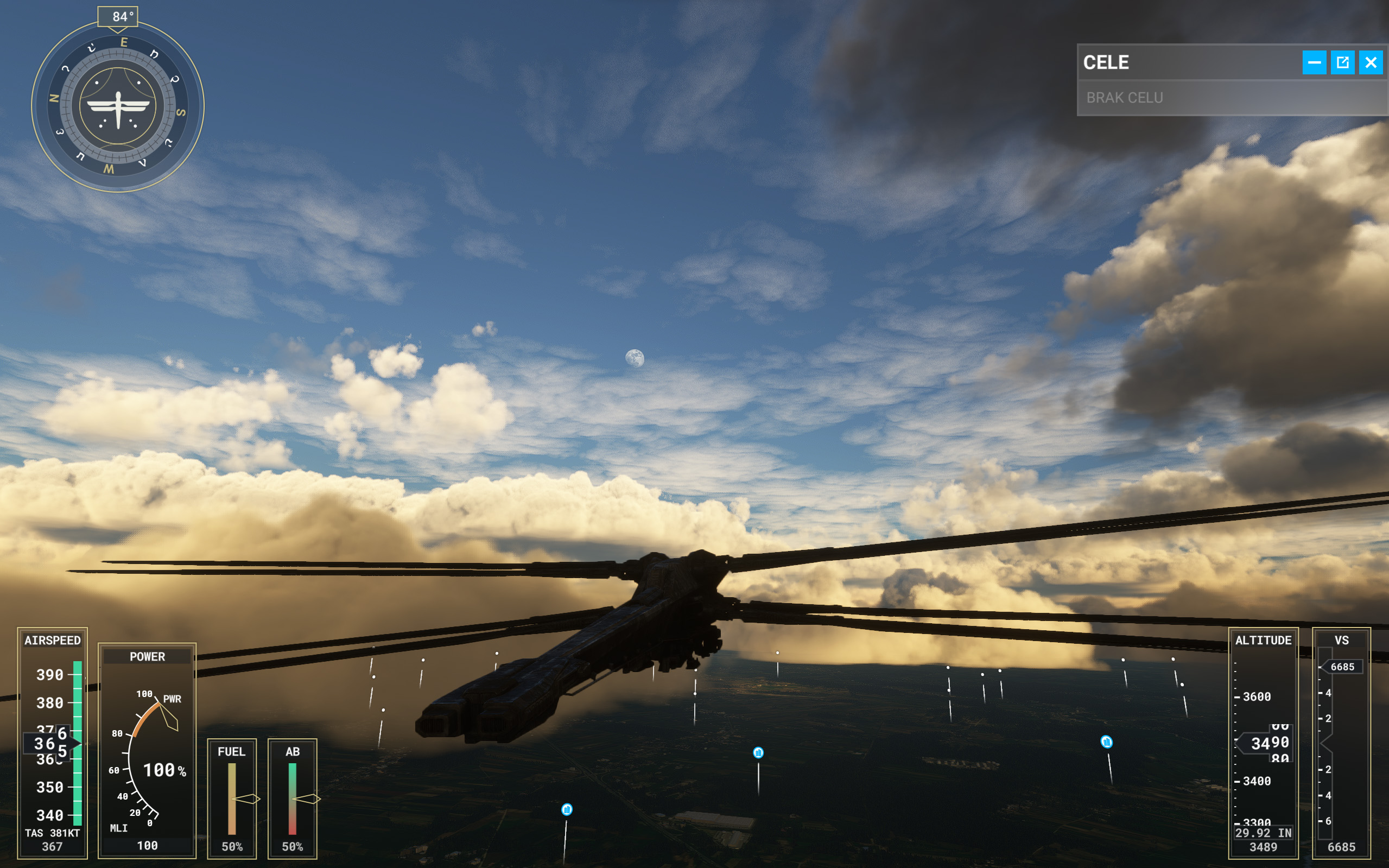Close the CELE objectives panel
The width and height of the screenshot is (1389, 868).
click(1371, 62)
